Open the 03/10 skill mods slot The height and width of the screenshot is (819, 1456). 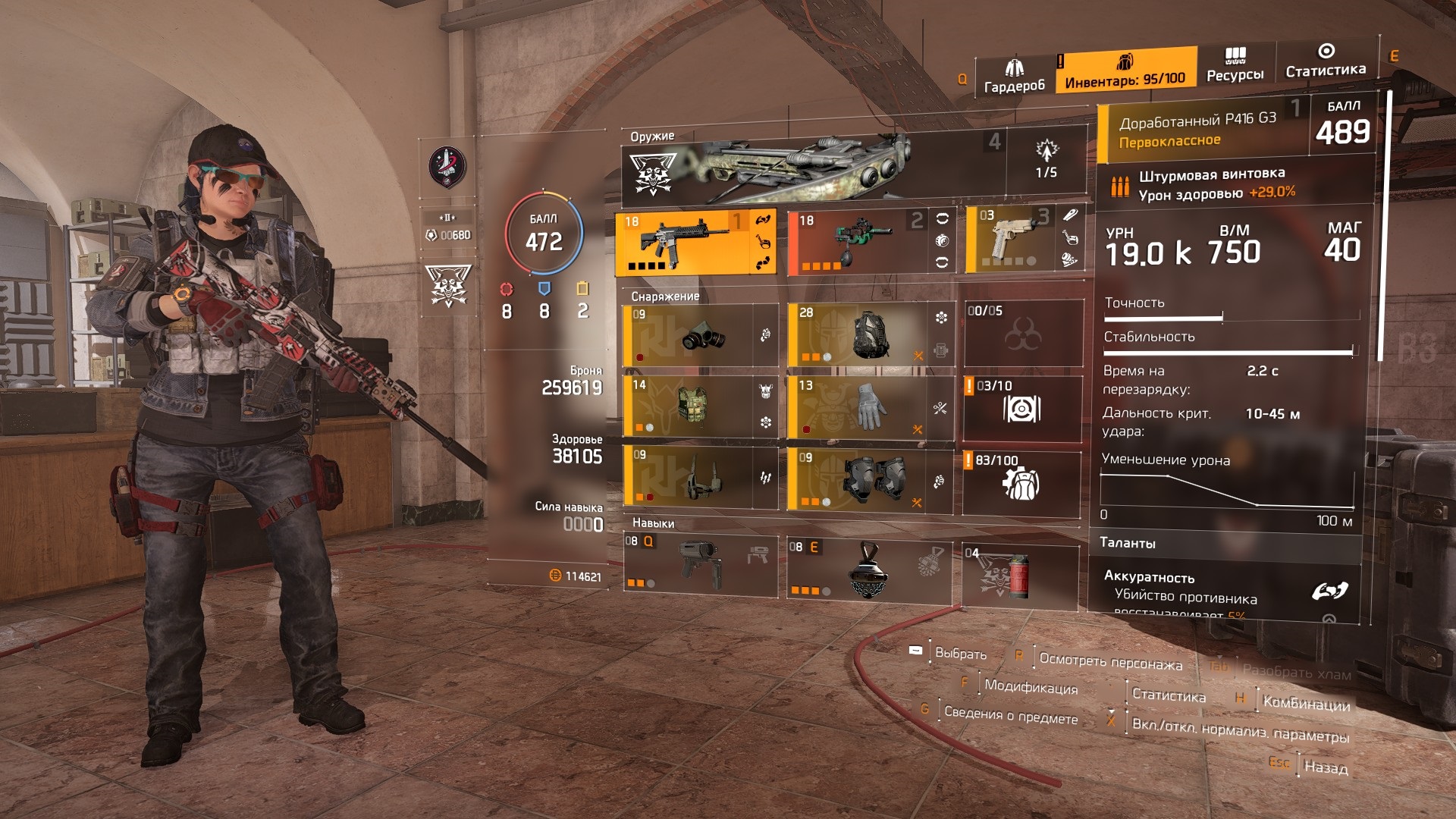tap(1021, 409)
